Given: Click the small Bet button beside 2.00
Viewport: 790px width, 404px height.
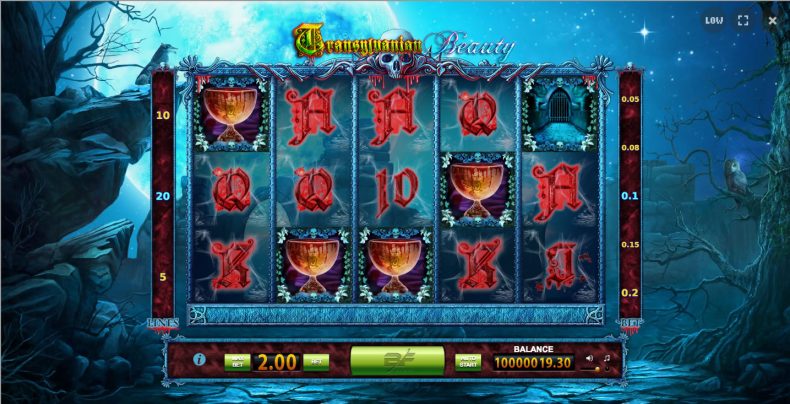Looking at the screenshot, I should click(x=316, y=360).
